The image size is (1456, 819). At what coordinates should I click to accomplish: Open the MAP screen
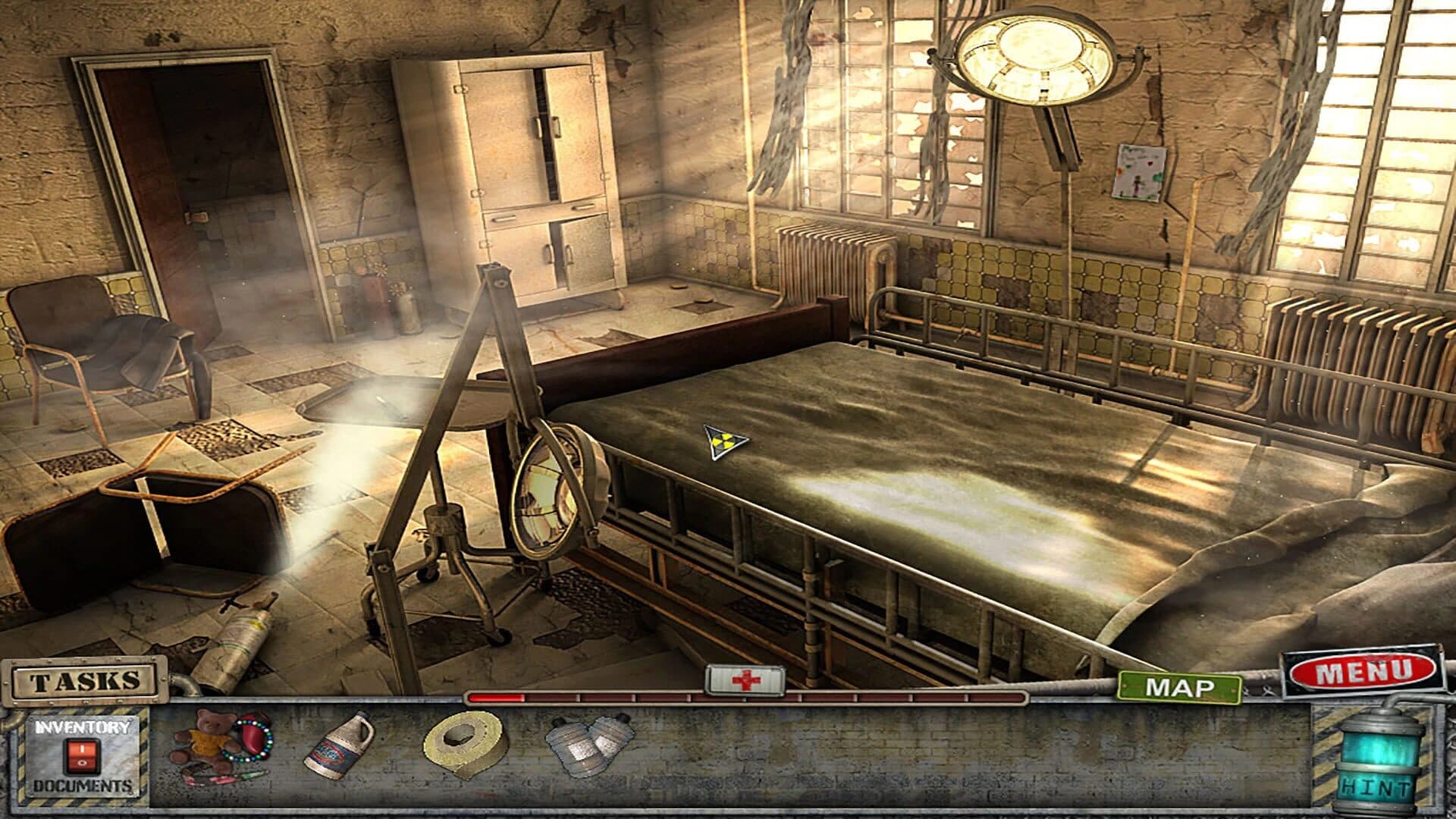point(1180,688)
